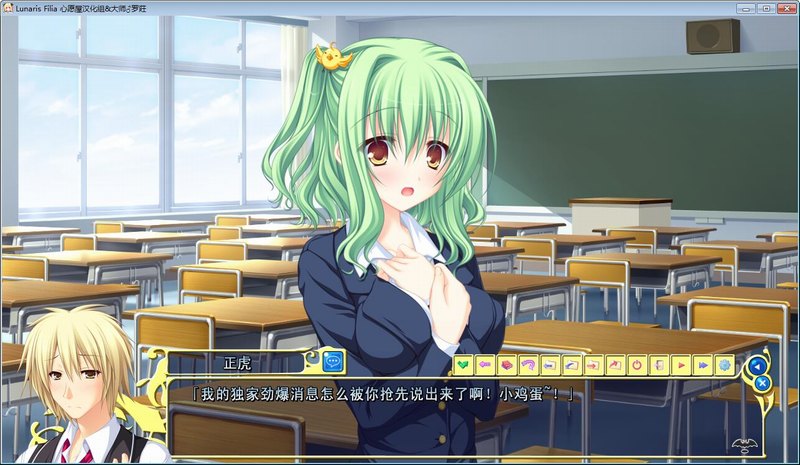Activate the curved purple arrow icon
This screenshot has height=465, width=800.
point(528,365)
